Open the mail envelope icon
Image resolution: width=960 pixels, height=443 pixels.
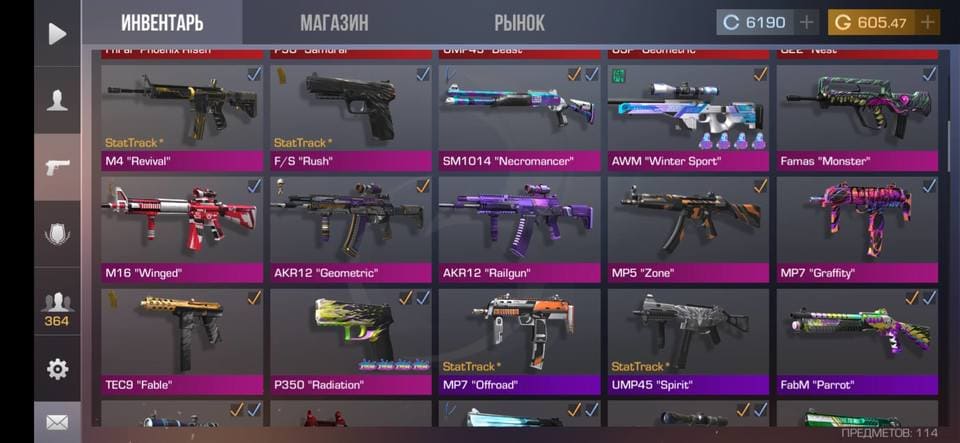(57, 423)
